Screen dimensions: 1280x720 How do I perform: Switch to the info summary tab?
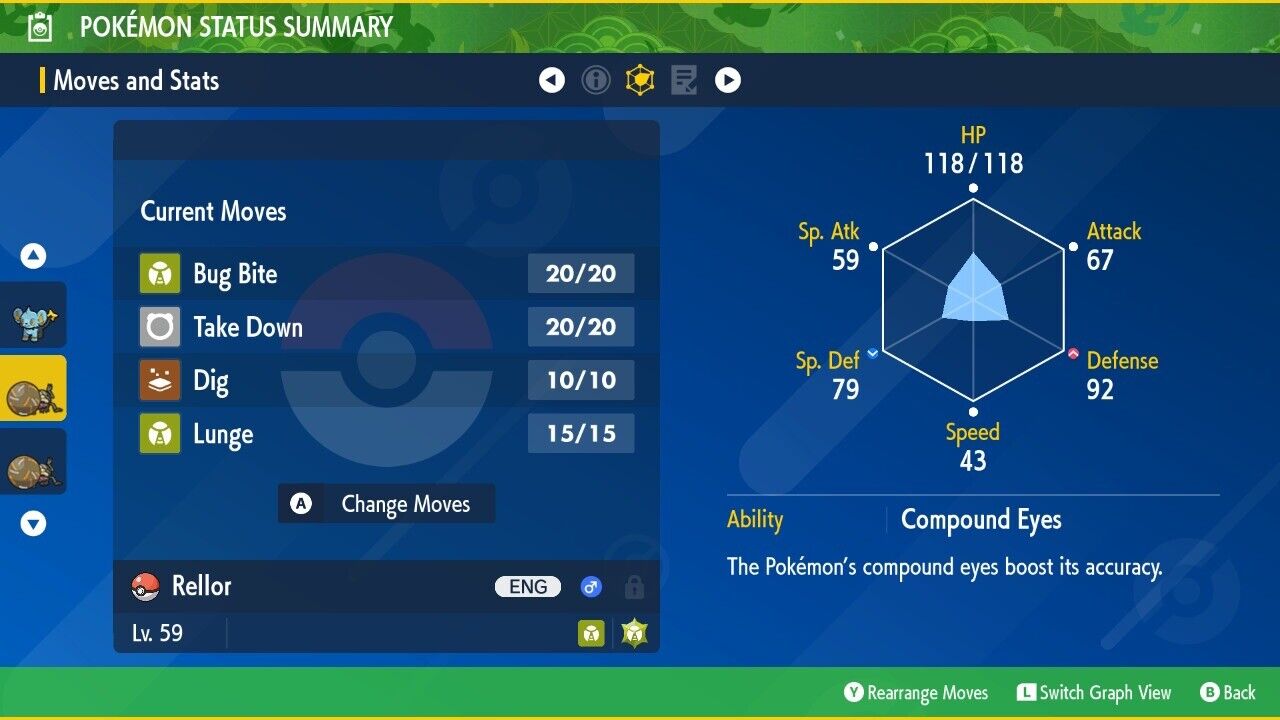pyautogui.click(x=596, y=80)
